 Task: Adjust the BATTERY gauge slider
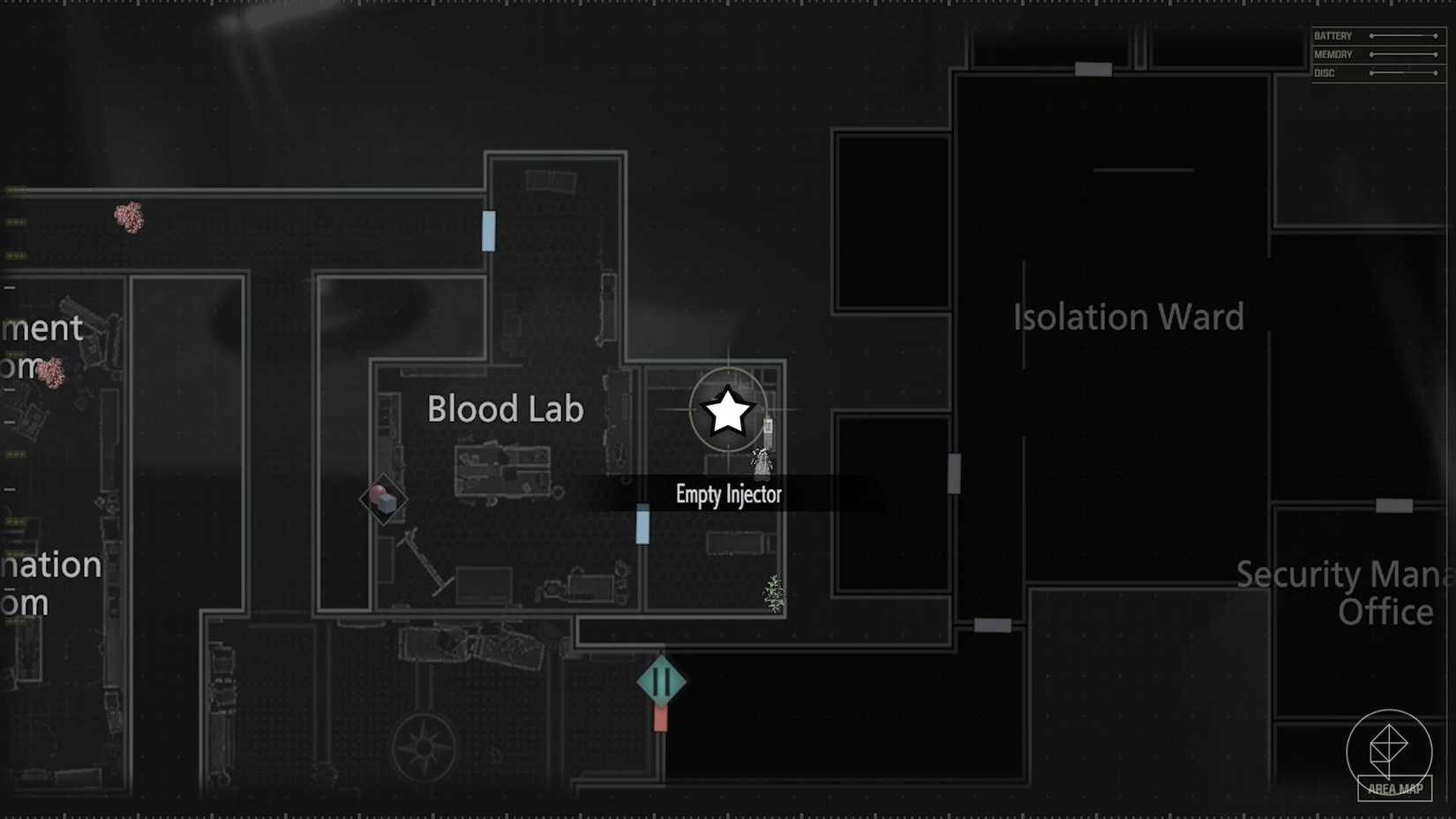1403,35
